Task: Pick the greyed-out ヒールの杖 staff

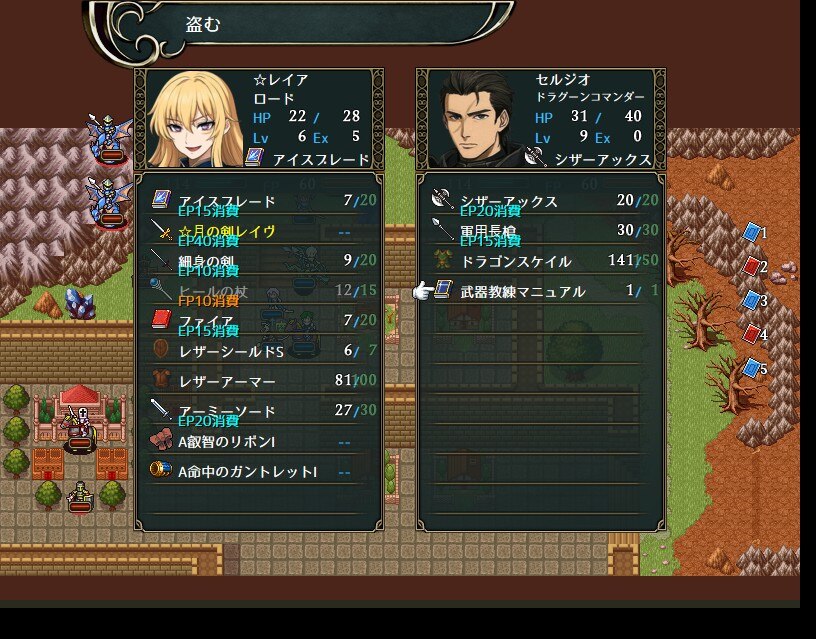Action: click(212, 291)
